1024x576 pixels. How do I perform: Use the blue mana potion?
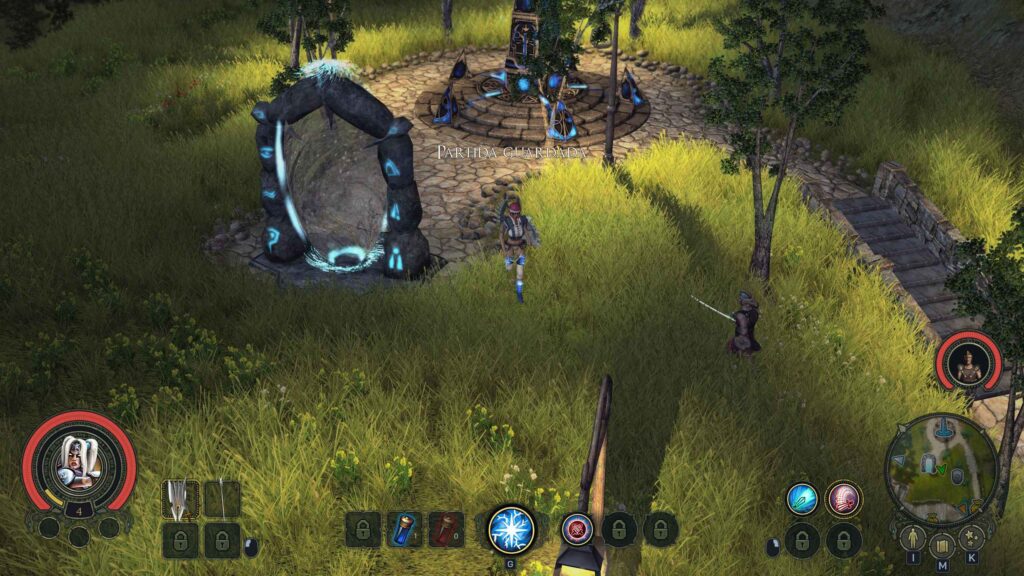(404, 529)
